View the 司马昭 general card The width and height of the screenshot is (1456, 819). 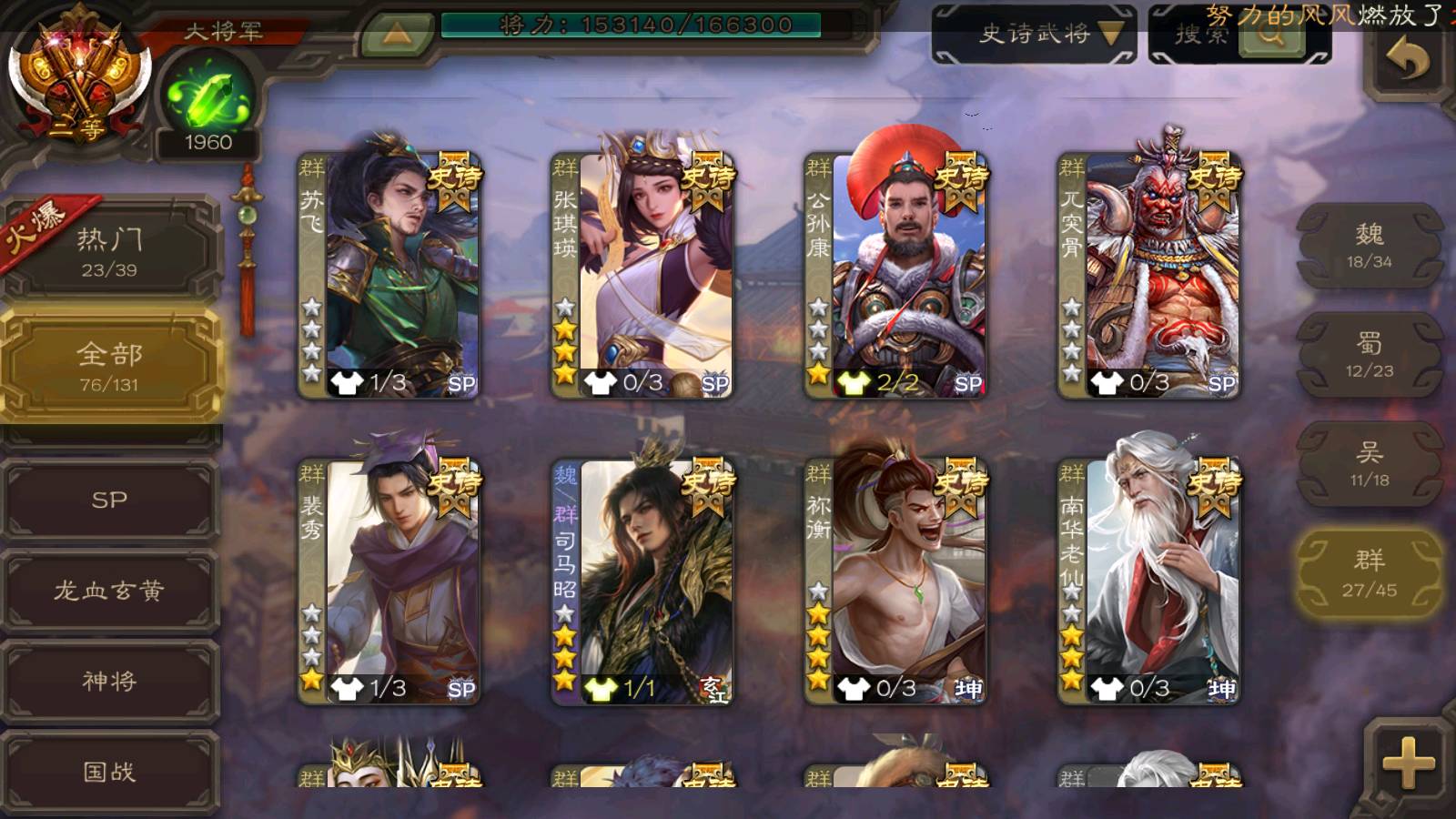coord(643,582)
